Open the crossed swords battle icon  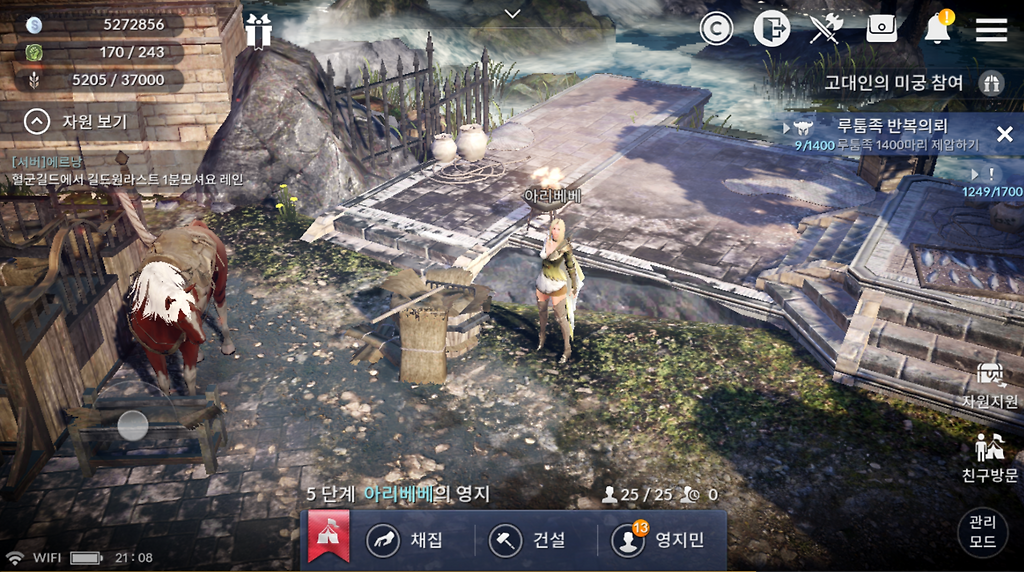[x=826, y=29]
